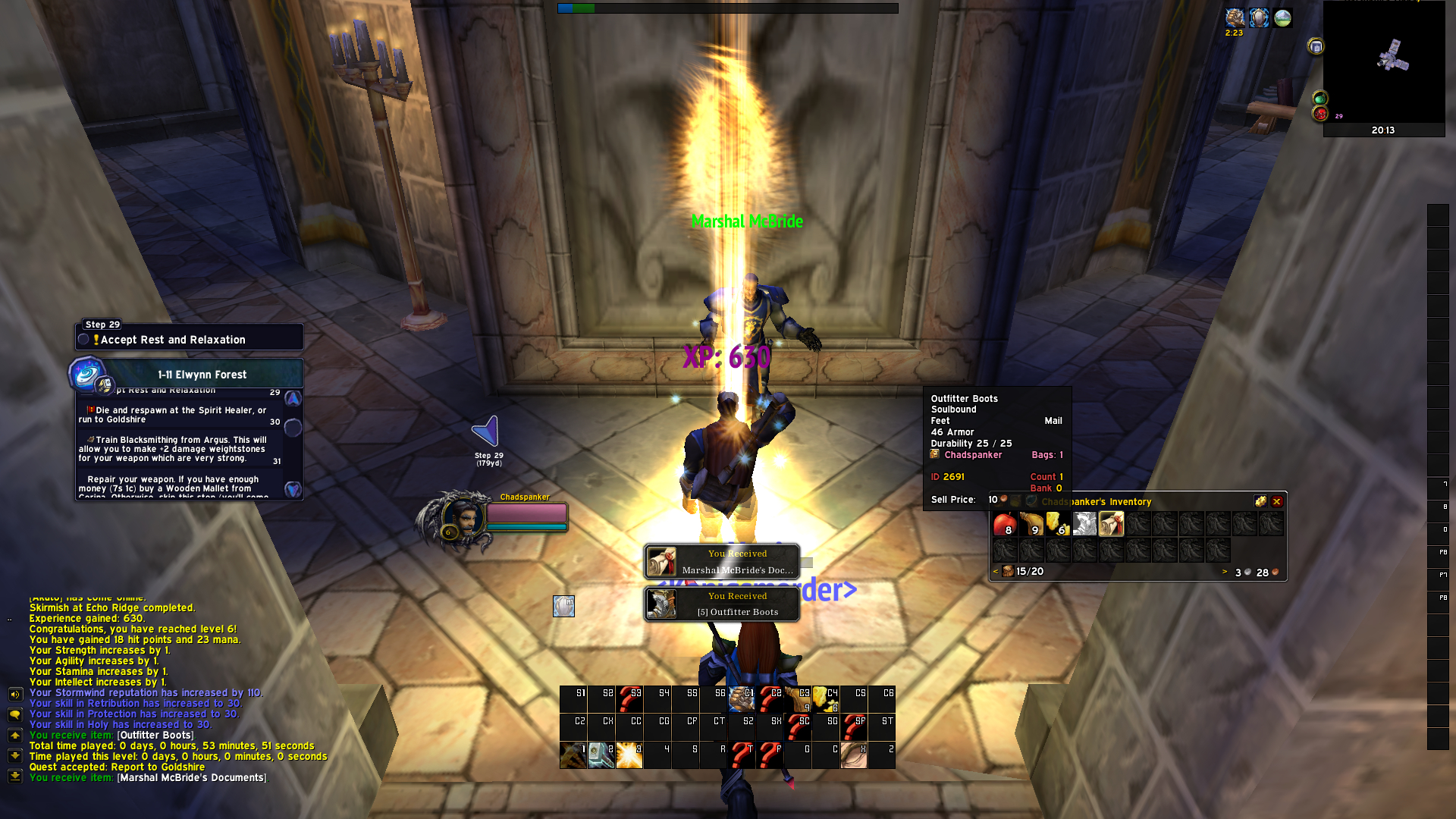Cast the fist blessing on action bar C1

coord(741,698)
